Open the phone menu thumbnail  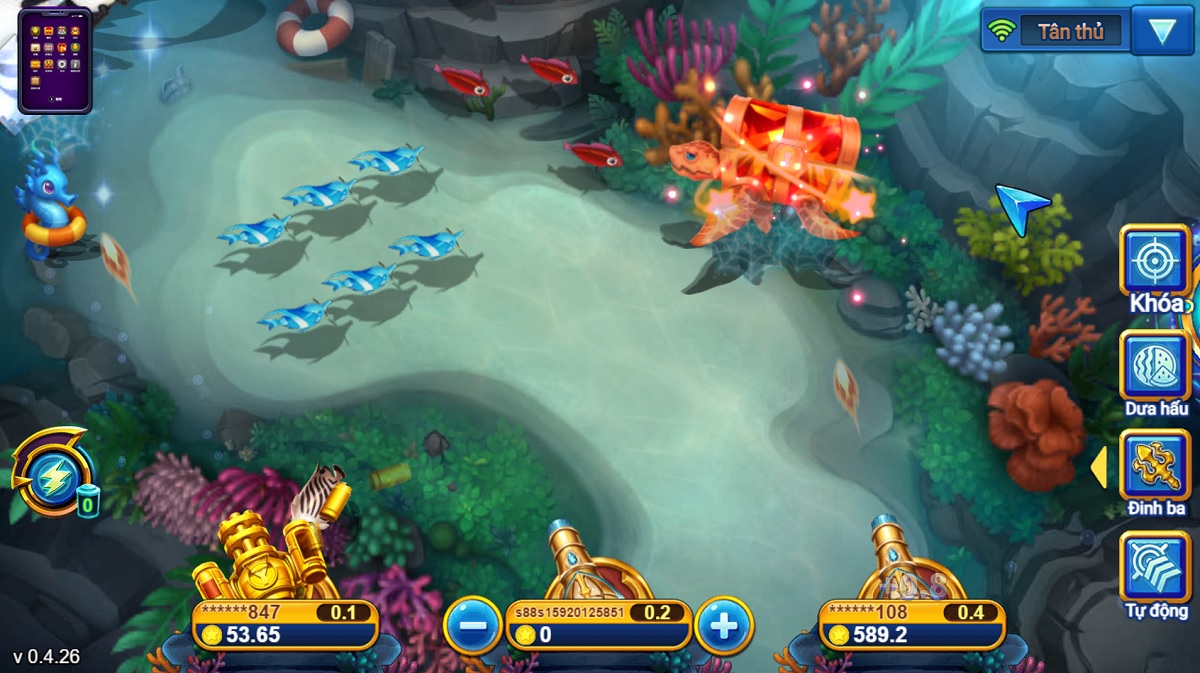(55, 60)
